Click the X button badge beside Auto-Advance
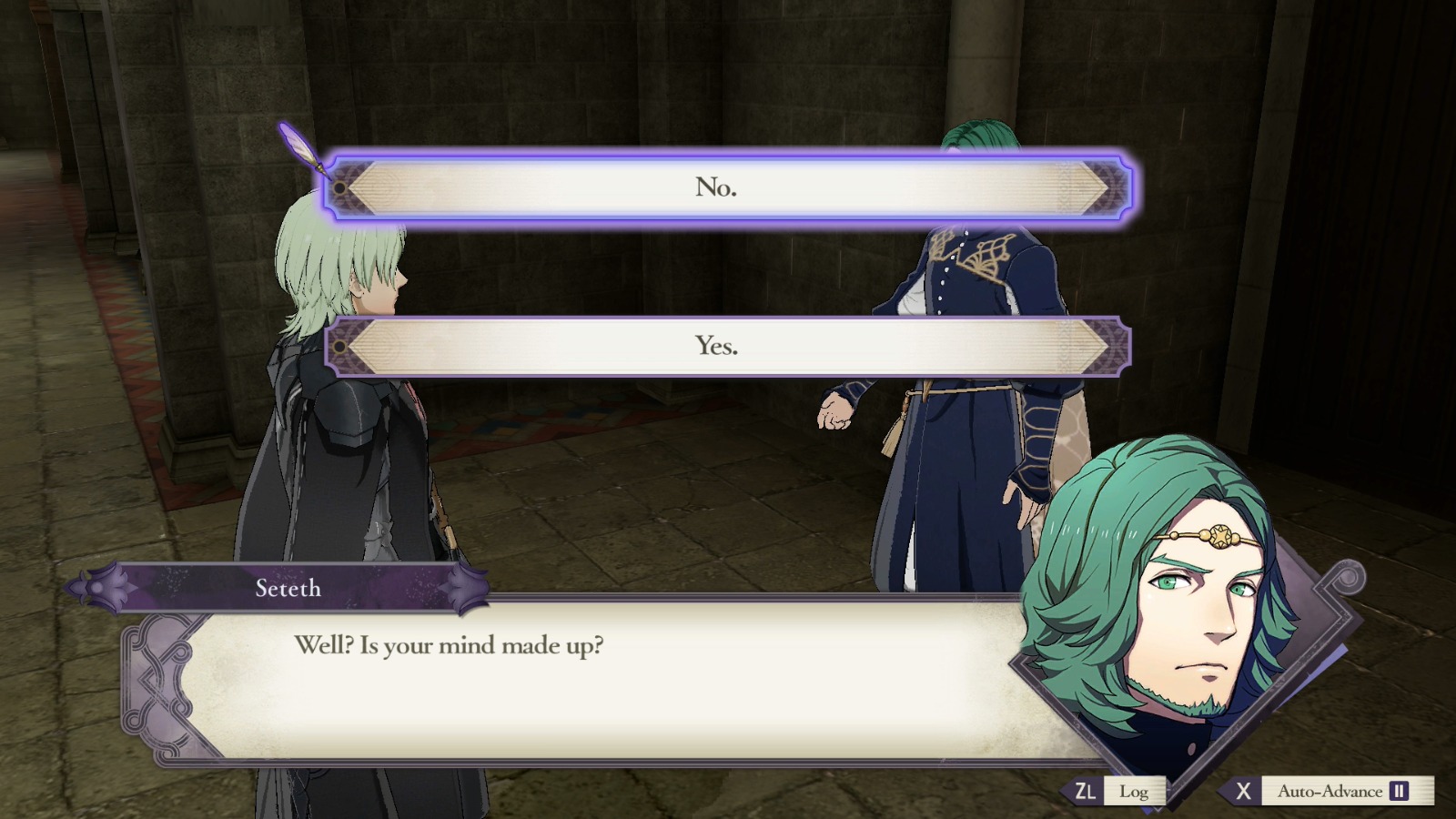 [x=1244, y=791]
